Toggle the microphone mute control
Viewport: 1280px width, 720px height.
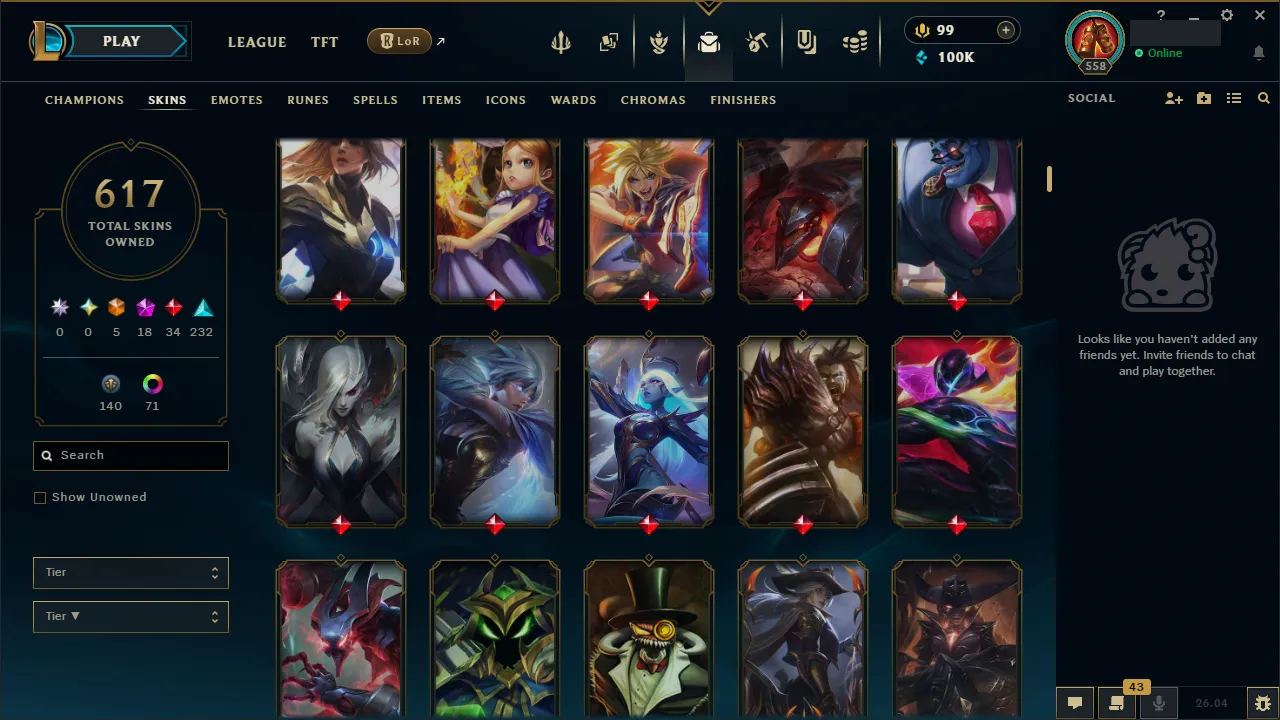coord(1160,703)
